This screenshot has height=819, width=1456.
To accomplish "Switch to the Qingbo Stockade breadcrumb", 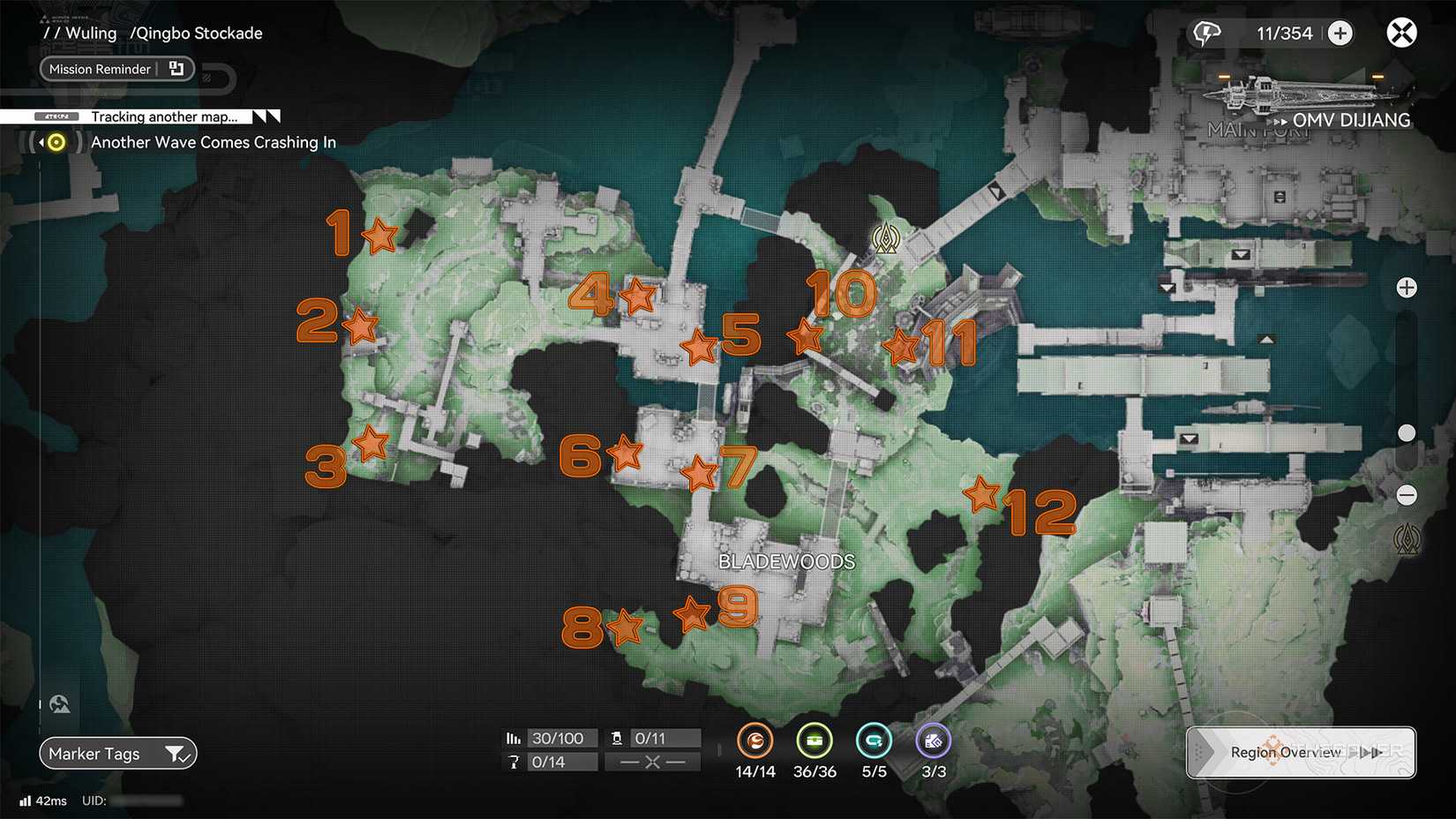I will (x=196, y=33).
